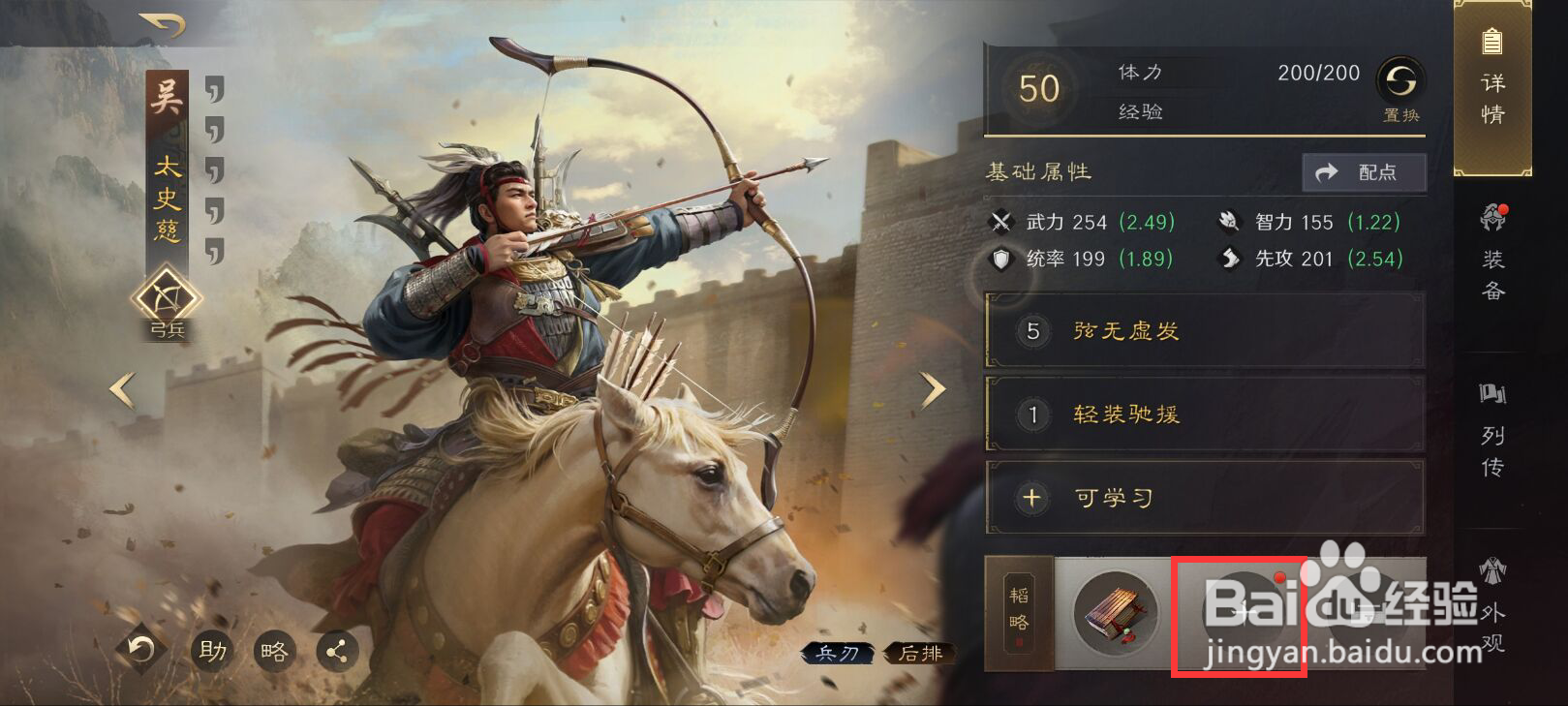Viewport: 1568px width, 706px height.
Task: Click the 助 assist button bottom left
Action: pyautogui.click(x=212, y=653)
